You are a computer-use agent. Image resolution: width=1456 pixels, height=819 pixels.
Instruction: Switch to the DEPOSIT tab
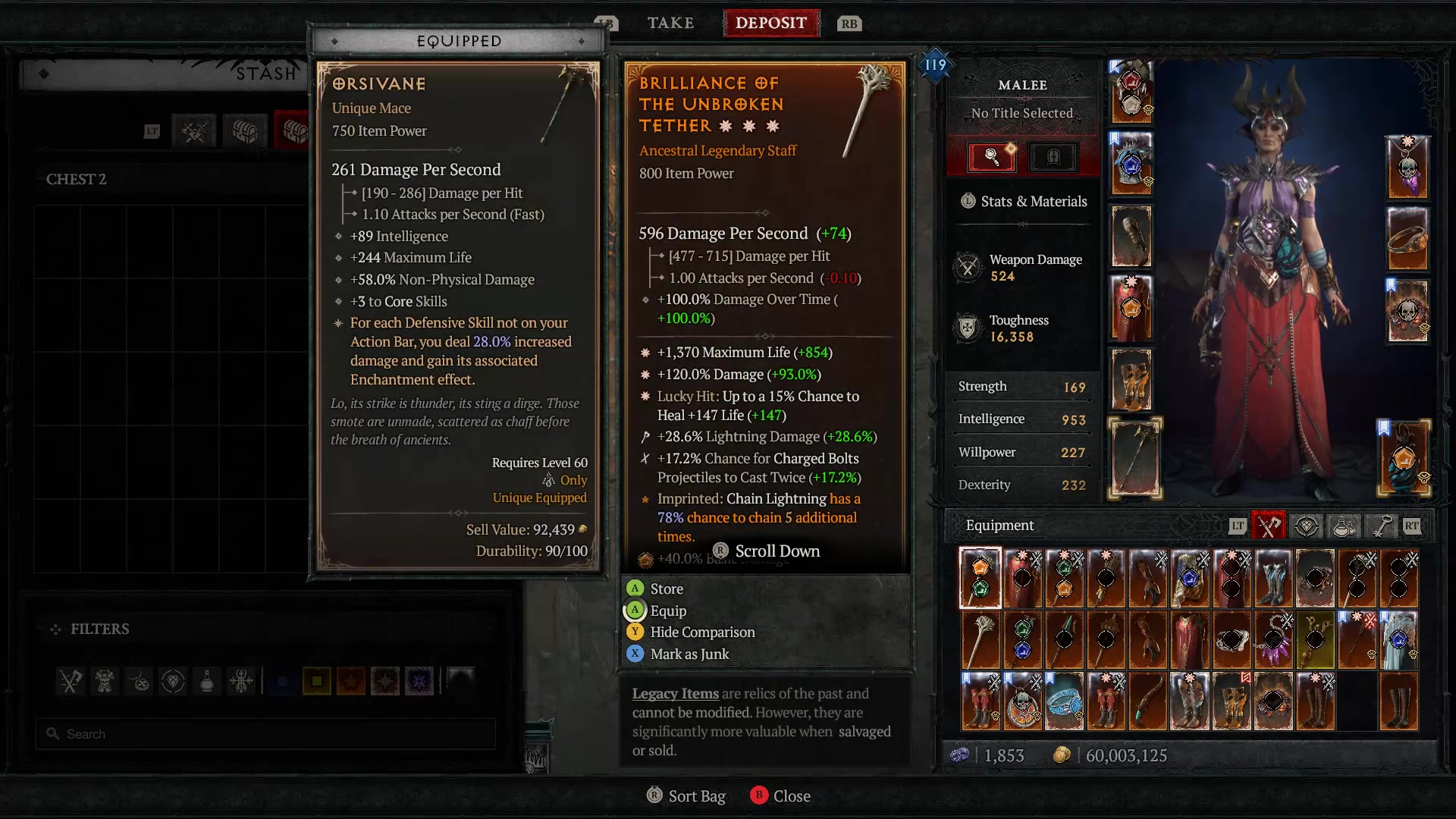pos(771,23)
